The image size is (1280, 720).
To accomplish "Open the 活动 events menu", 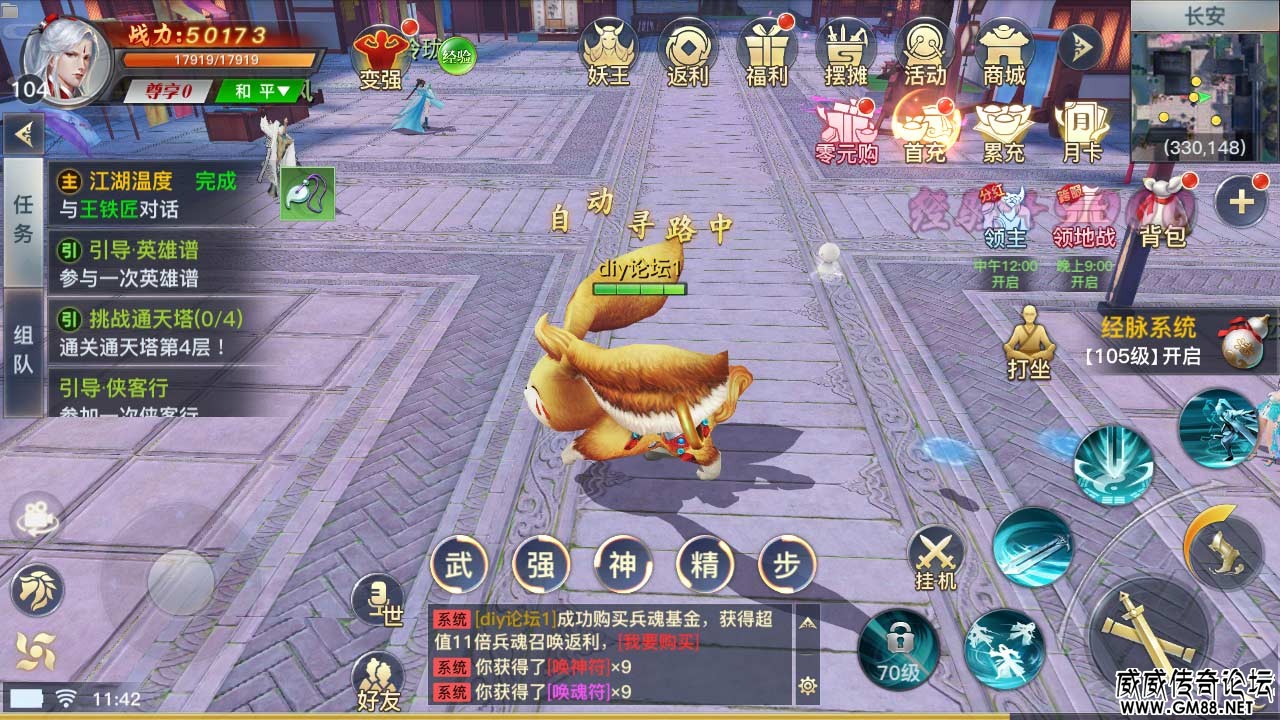I will point(925,54).
